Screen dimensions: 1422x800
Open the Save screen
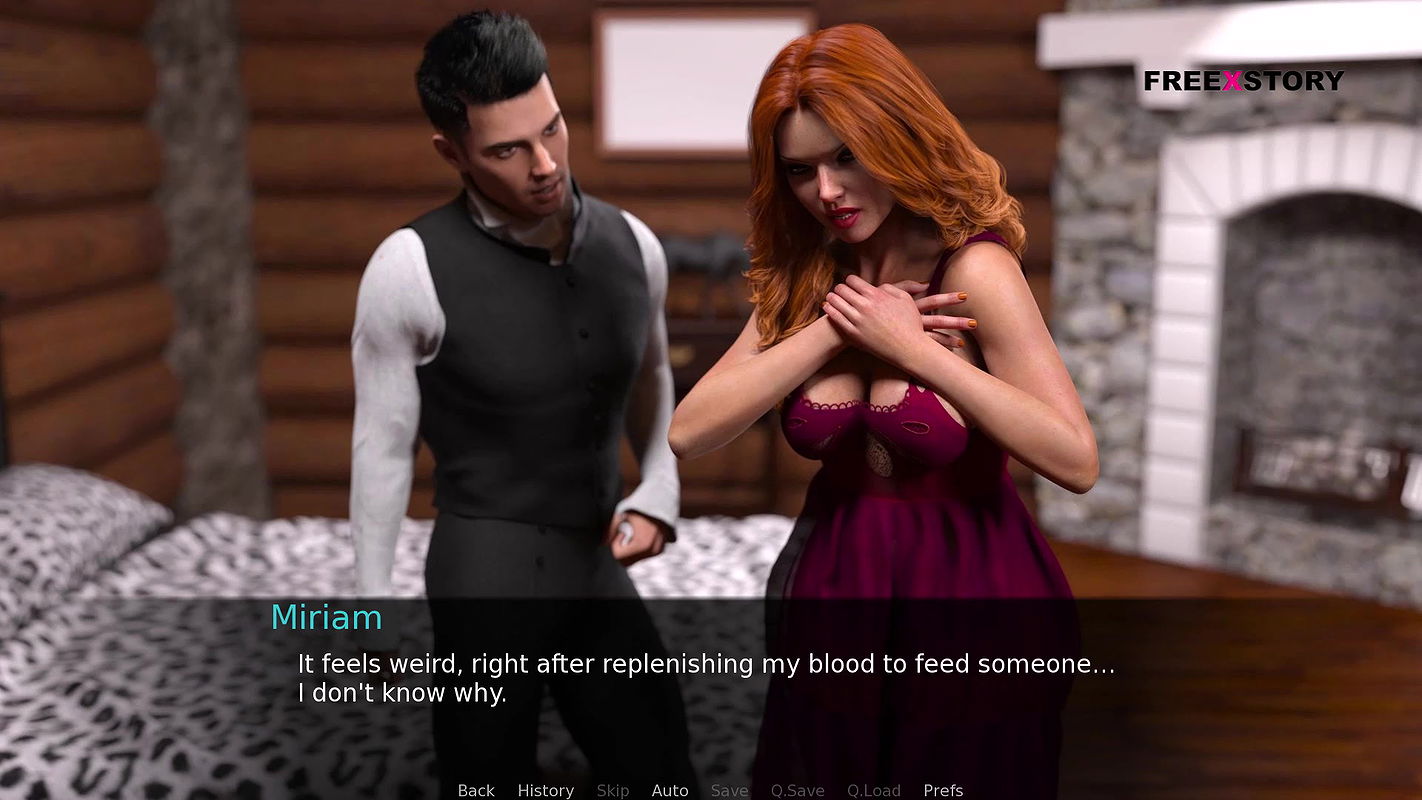(x=729, y=790)
